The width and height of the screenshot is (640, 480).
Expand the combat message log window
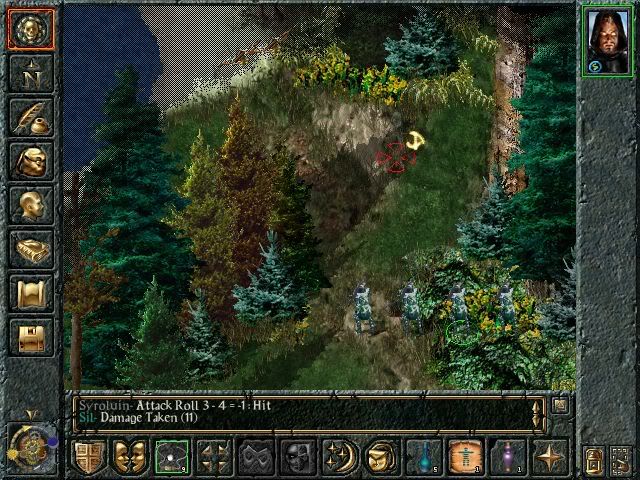click(x=561, y=405)
